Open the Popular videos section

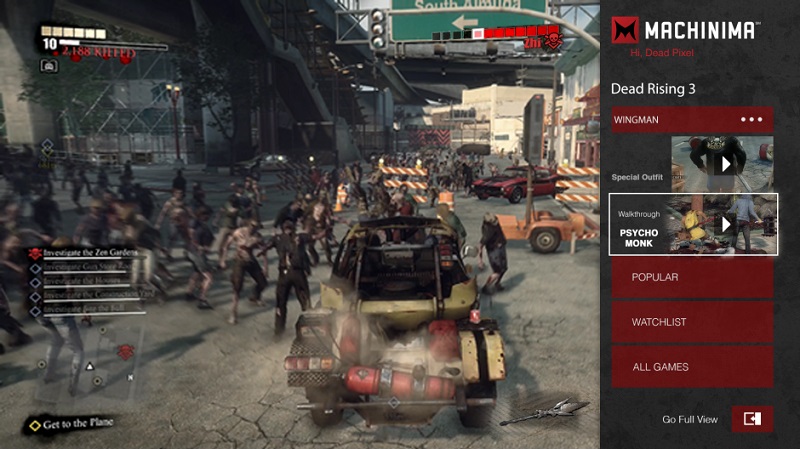coord(693,276)
